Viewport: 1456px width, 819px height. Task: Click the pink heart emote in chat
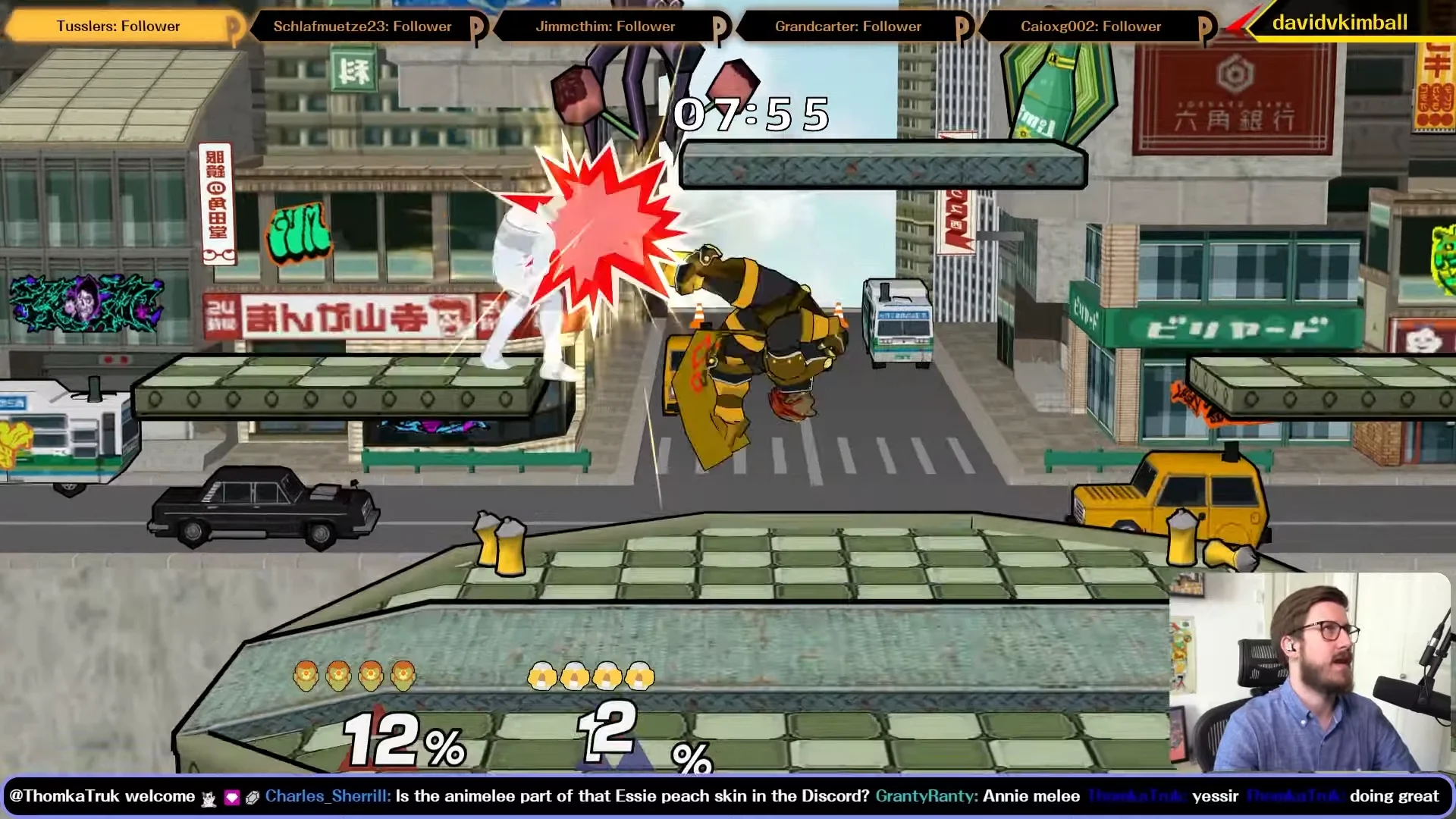[x=231, y=796]
